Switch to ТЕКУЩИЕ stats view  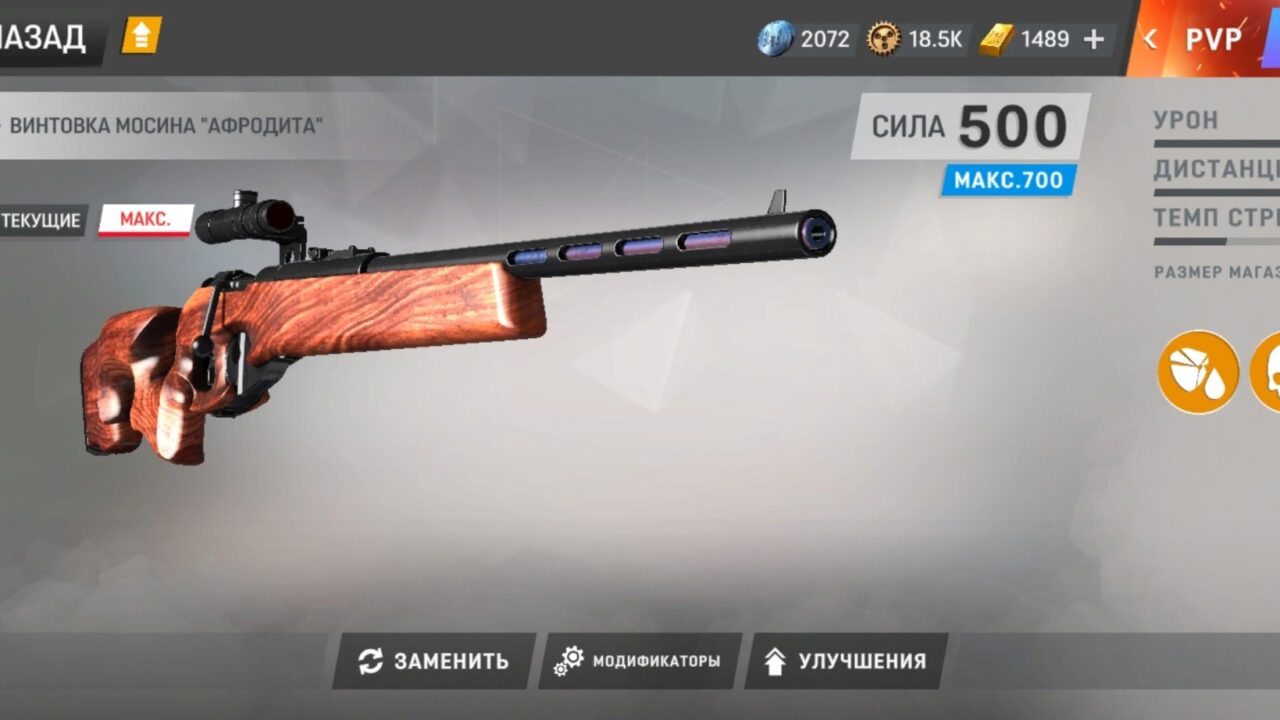tap(41, 220)
